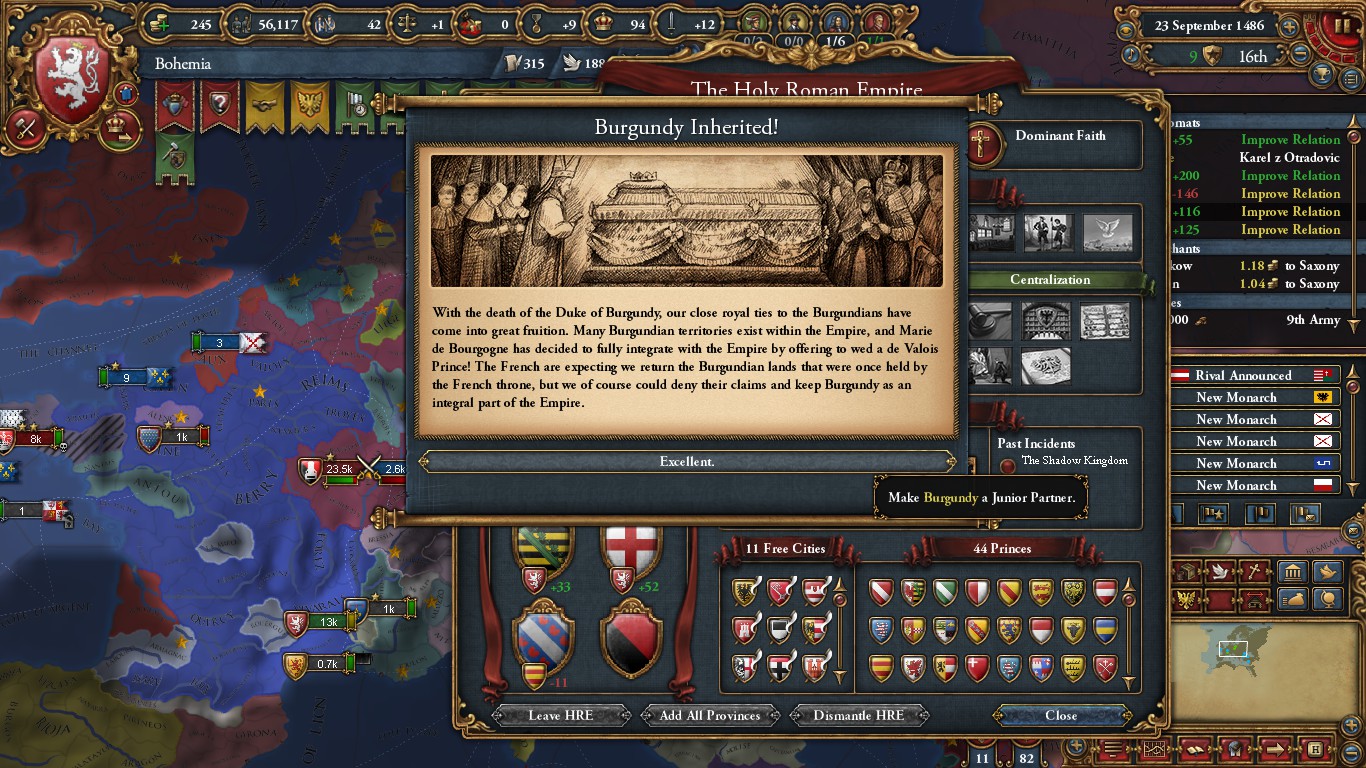This screenshot has height=768, width=1366.
Task: Click the 16th great power rank shield
Action: (x=1214, y=56)
